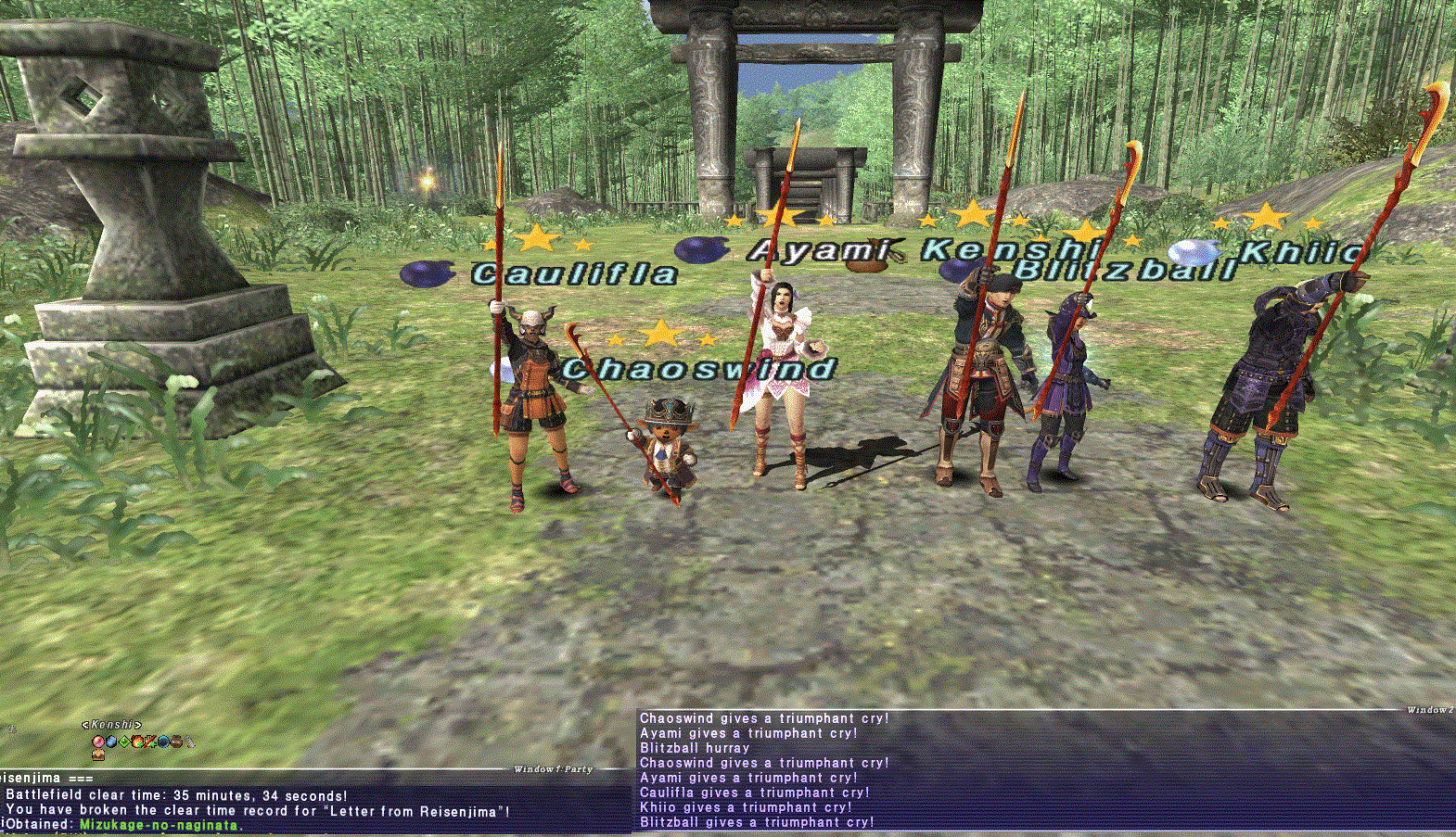Click the small crystal icon at the buff row end
Image resolution: width=1456 pixels, height=837 pixels.
pos(188,742)
